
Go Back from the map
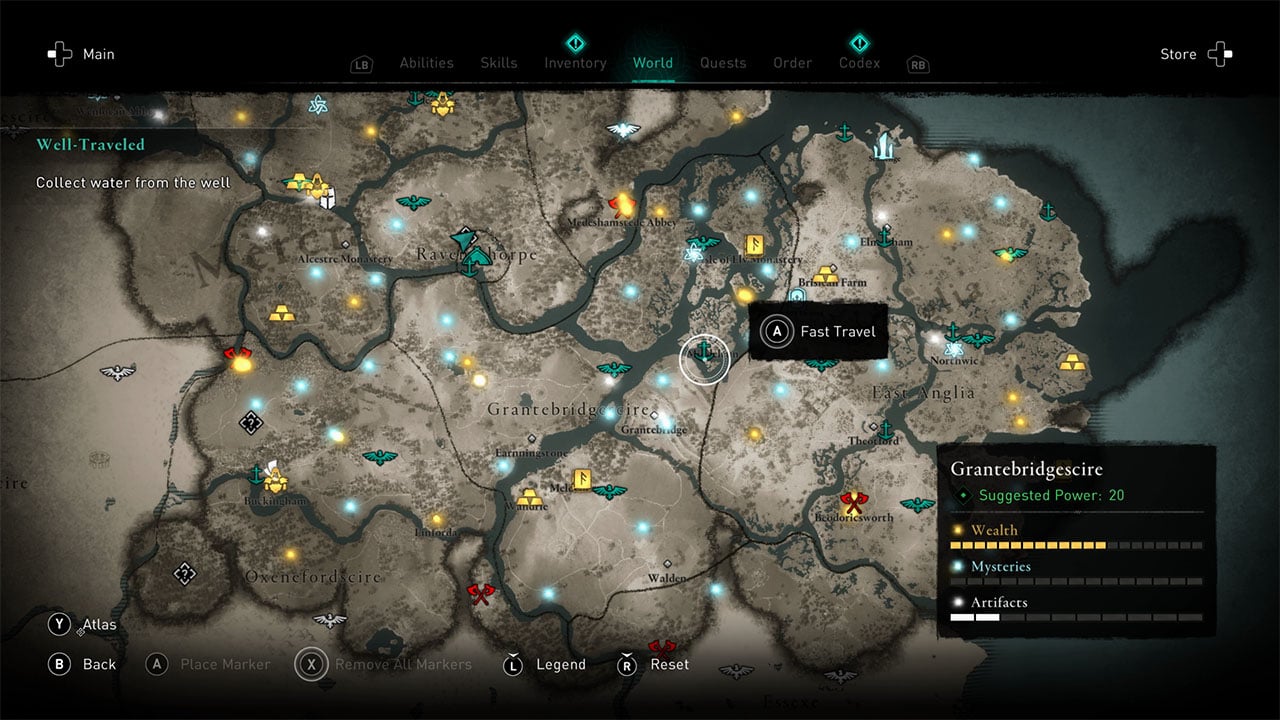pyautogui.click(x=82, y=664)
